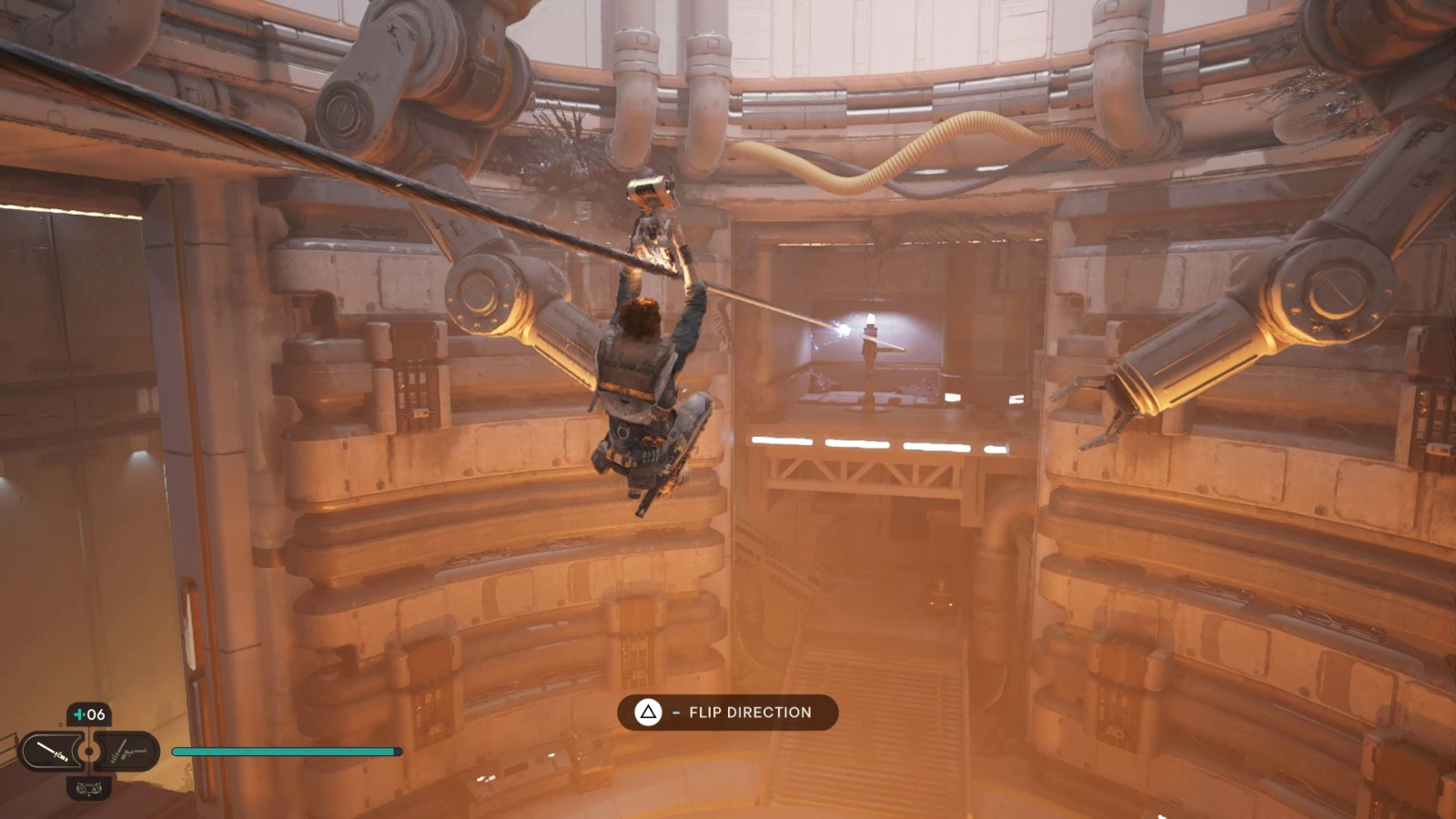The height and width of the screenshot is (819, 1456).
Task: Use a stim canister from the counter
Action: coord(89,714)
